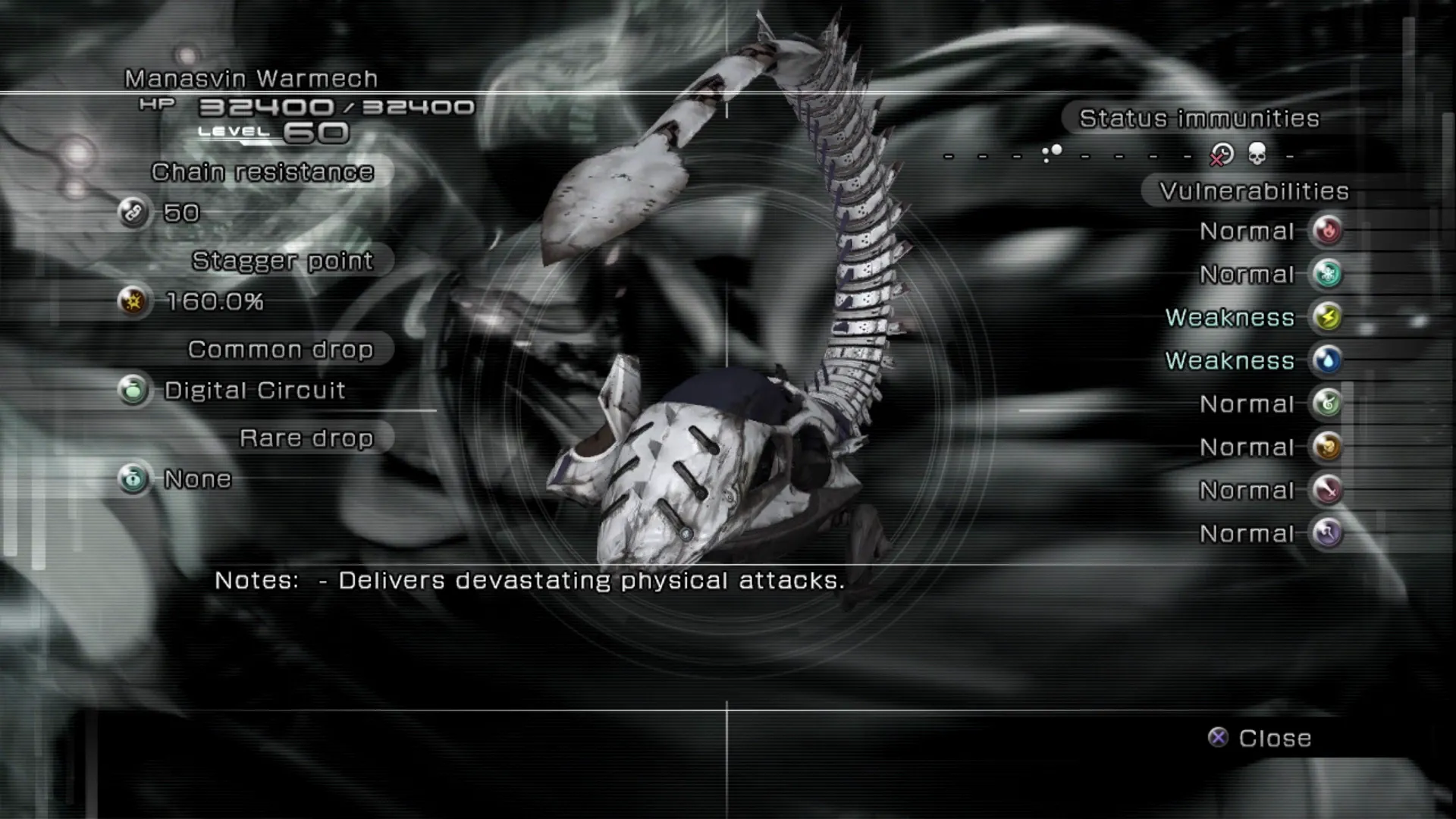Click the lightning weakness icon
This screenshot has width=1456, height=819.
1327,317
